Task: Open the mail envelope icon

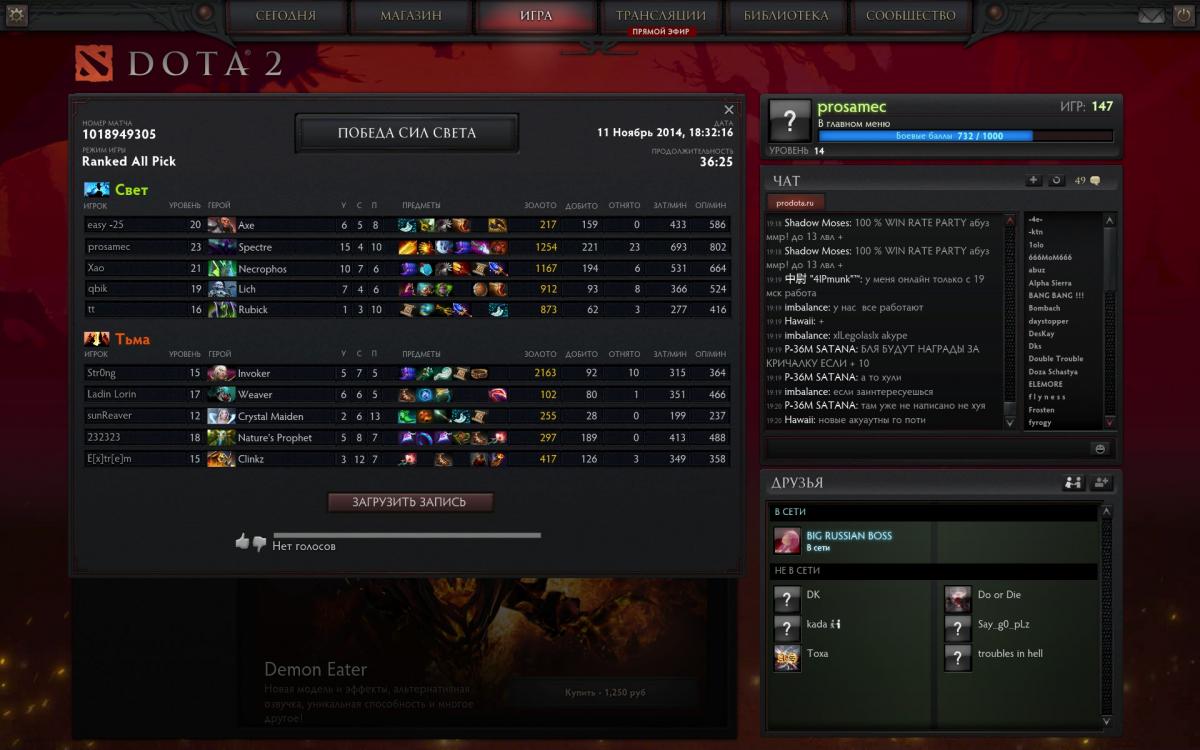Action: (x=1151, y=15)
